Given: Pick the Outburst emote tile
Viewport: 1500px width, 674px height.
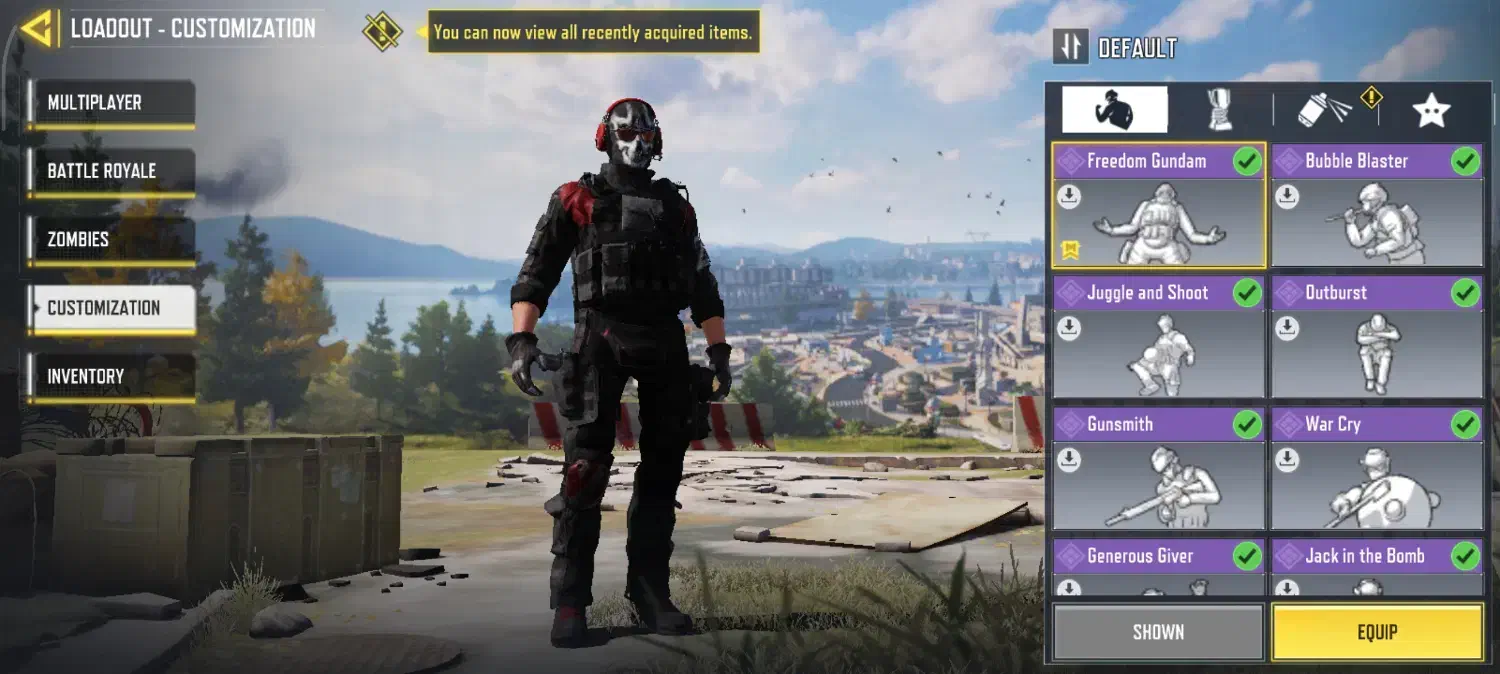Looking at the screenshot, I should (1376, 338).
